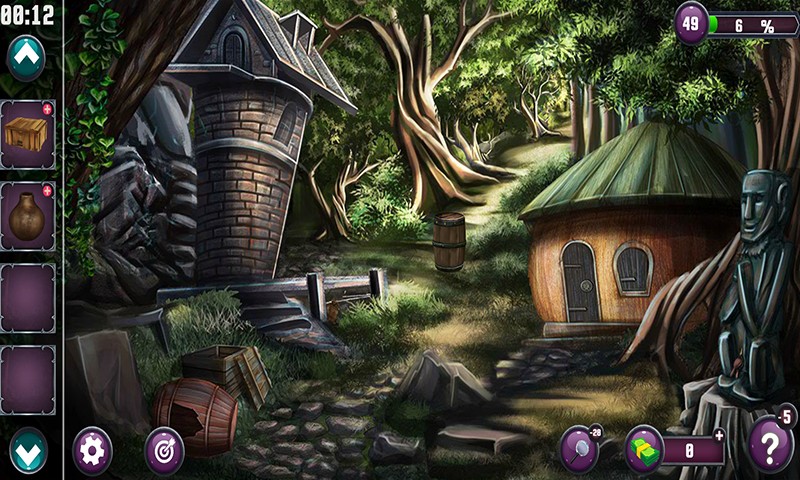Select the wooden crate inventory slot

[x=27, y=134]
